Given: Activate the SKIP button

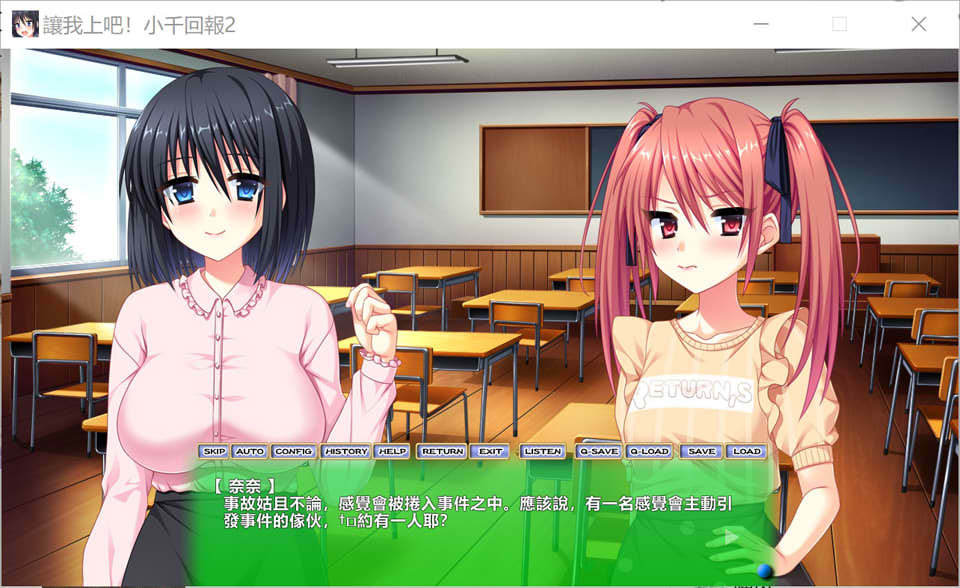Looking at the screenshot, I should point(214,451).
